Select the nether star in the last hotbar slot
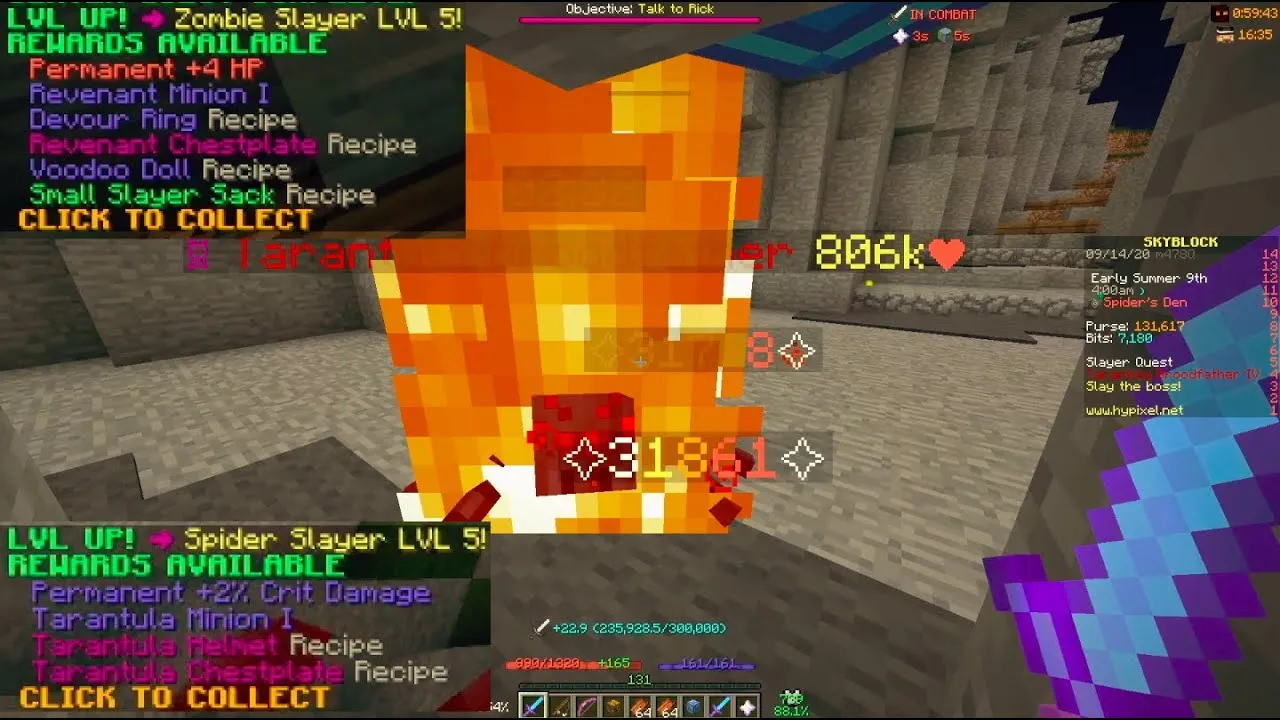This screenshot has width=1280, height=720. [x=744, y=705]
